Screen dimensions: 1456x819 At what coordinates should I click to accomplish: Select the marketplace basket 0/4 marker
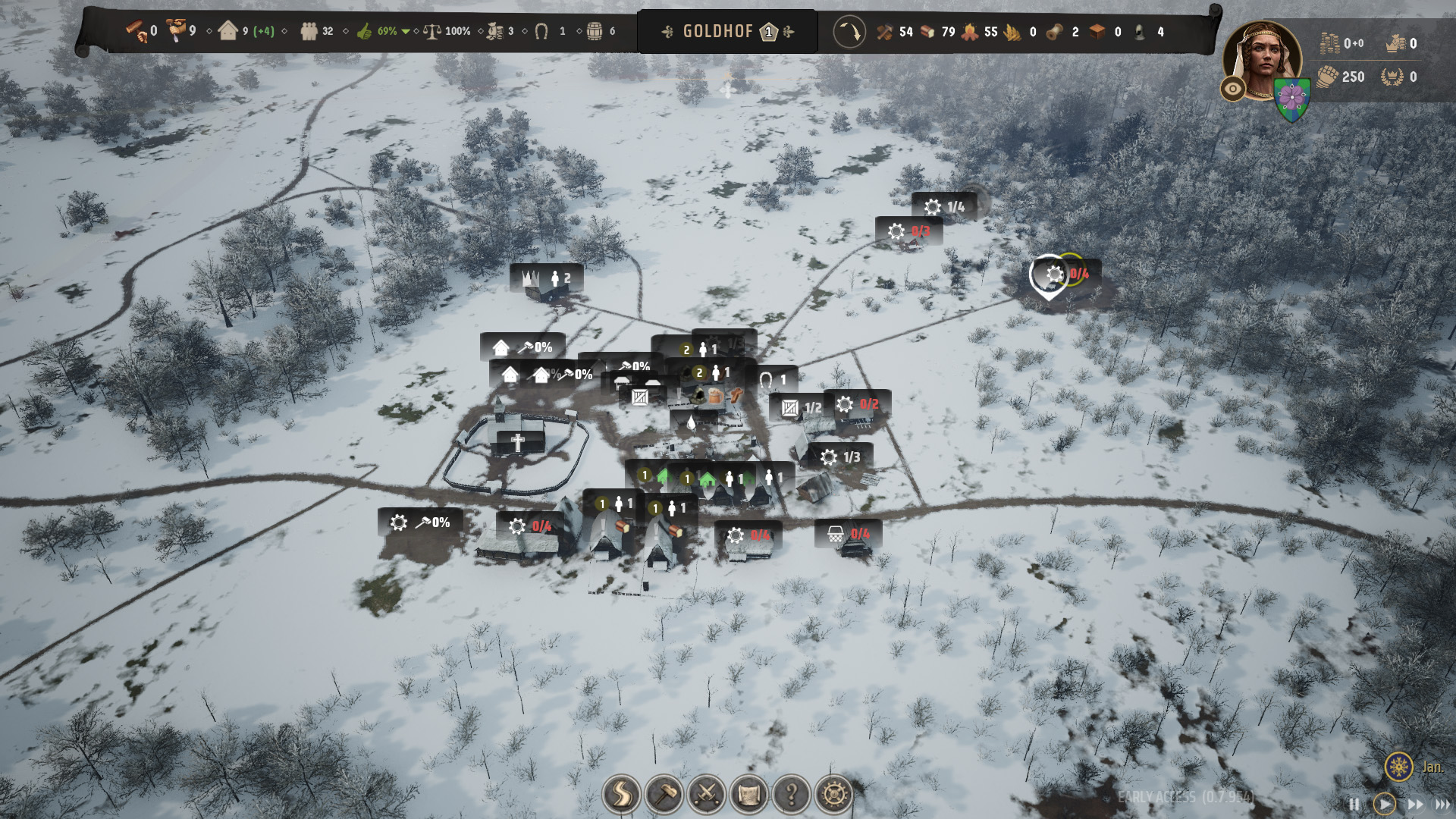(x=848, y=534)
